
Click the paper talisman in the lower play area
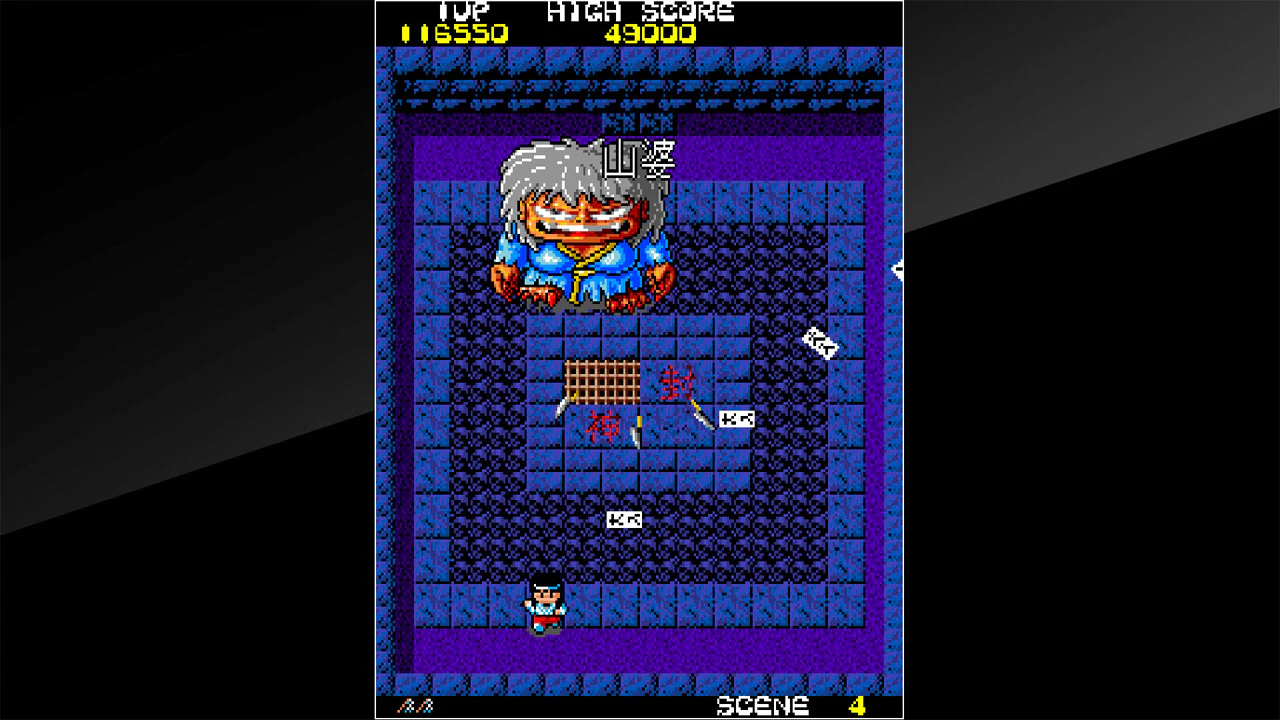point(623,519)
